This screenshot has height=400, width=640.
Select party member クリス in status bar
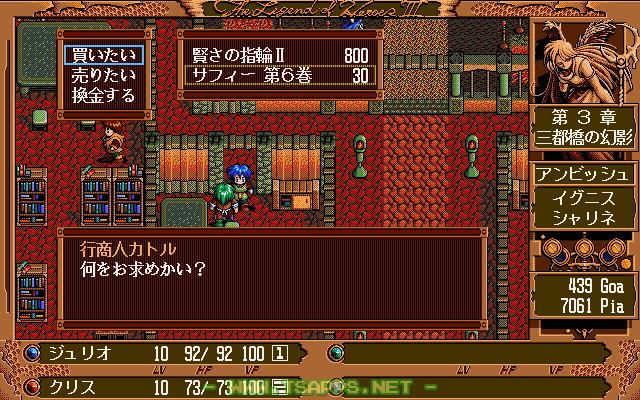[73, 386]
